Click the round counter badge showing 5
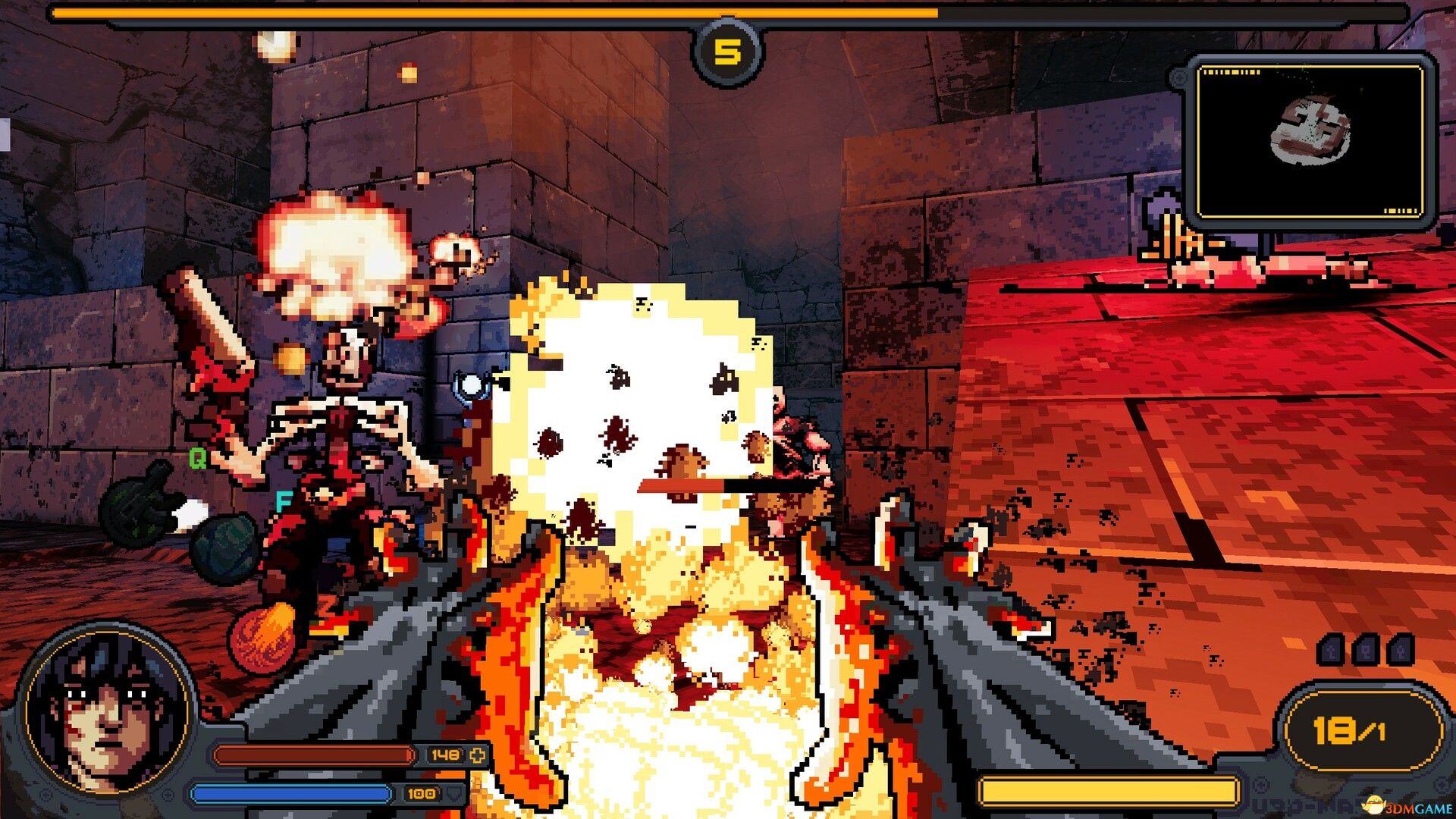Image resolution: width=1456 pixels, height=819 pixels. [x=728, y=51]
